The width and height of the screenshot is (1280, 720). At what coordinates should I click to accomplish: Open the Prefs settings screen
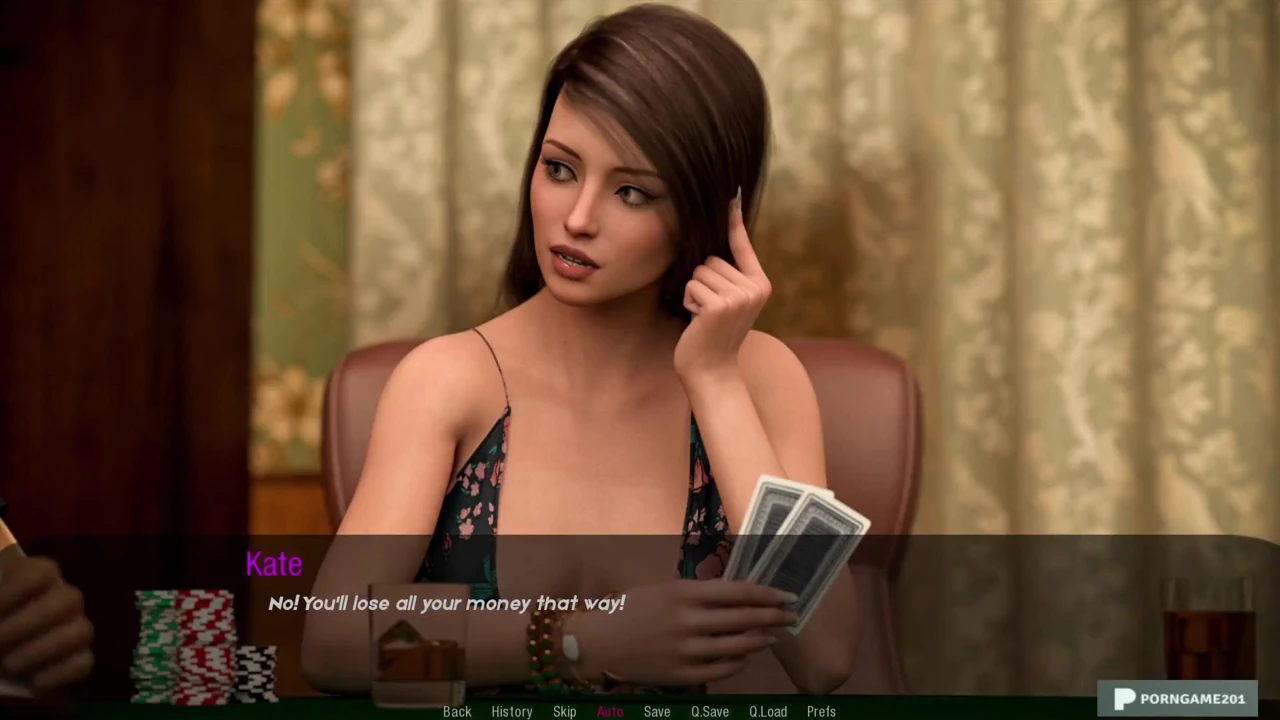pyautogui.click(x=821, y=711)
